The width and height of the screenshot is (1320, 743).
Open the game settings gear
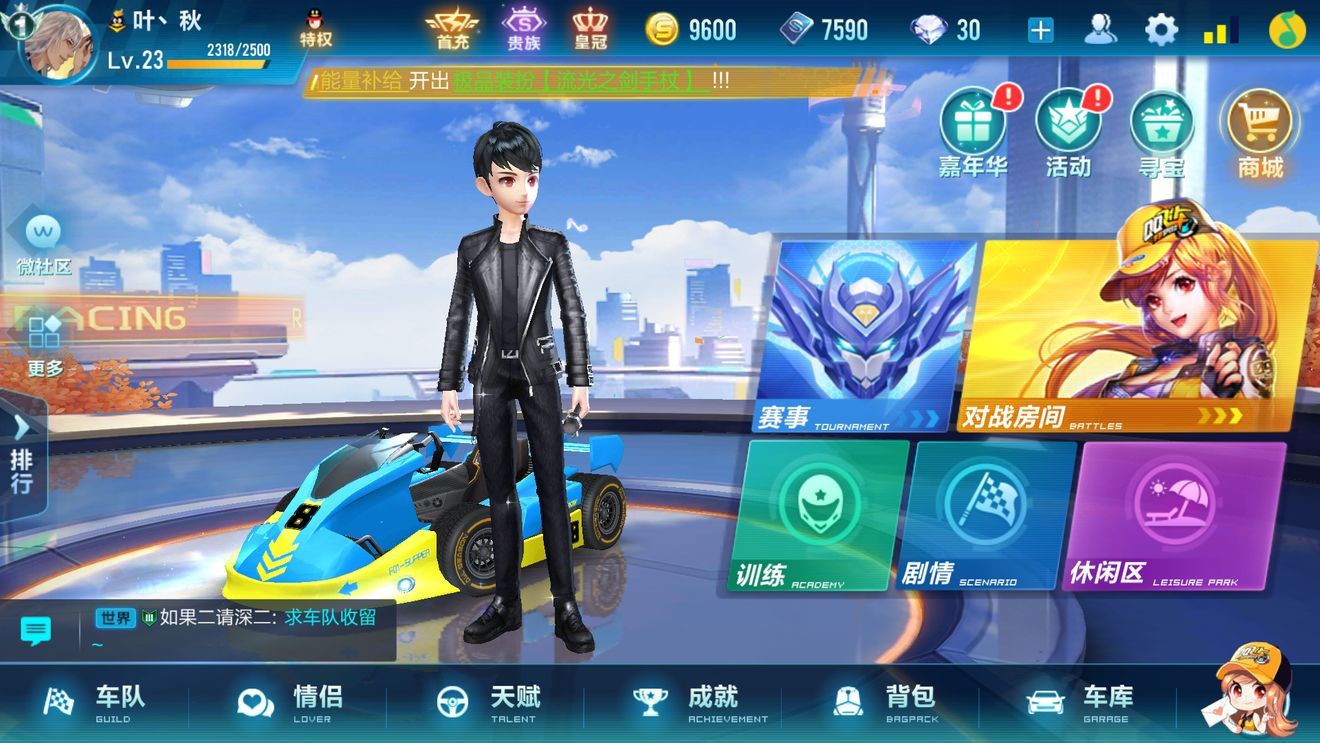pos(1160,30)
